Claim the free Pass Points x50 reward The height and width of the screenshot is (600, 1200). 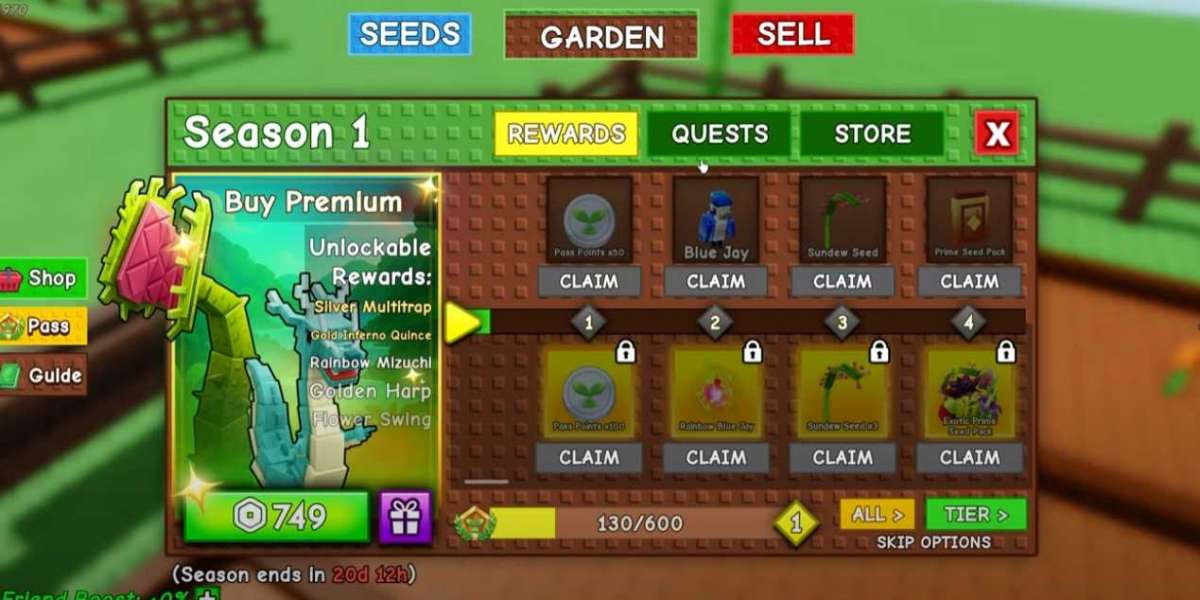[x=589, y=282]
